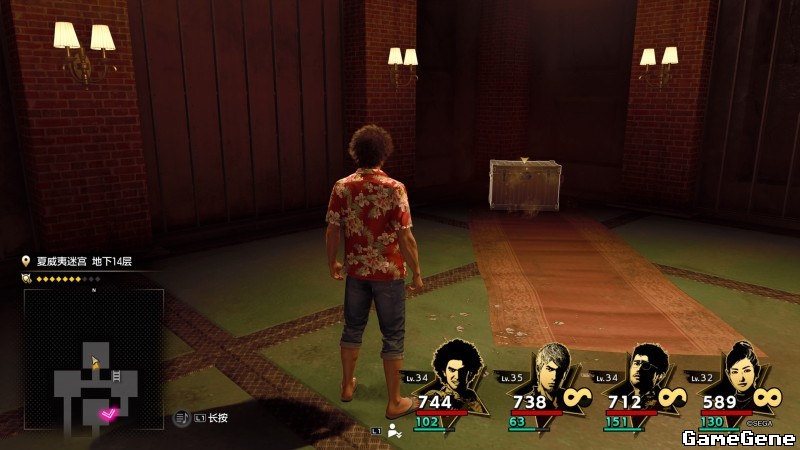Toggle the auto-run figure icon

395,431
